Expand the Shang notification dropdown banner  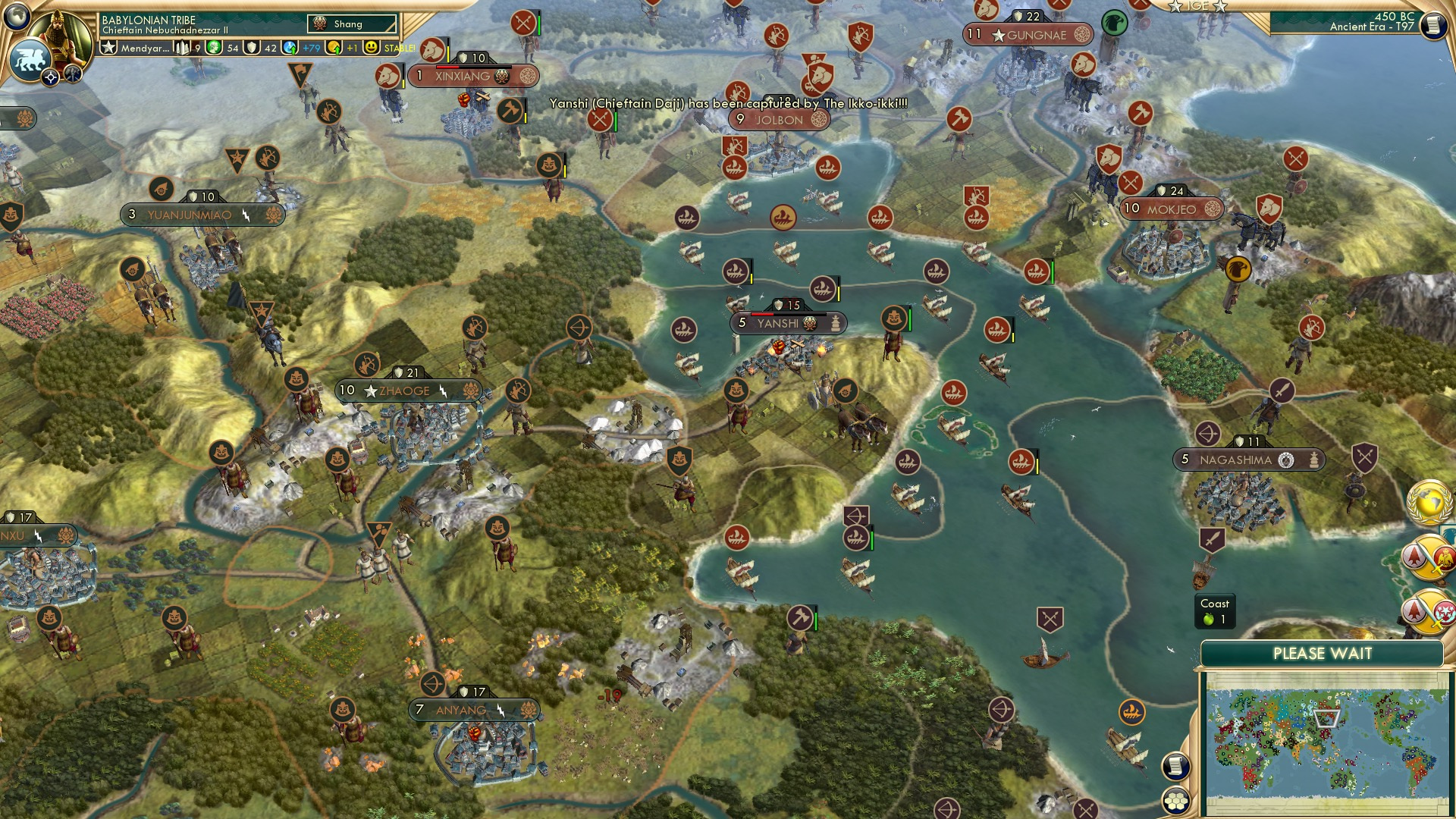(x=353, y=24)
